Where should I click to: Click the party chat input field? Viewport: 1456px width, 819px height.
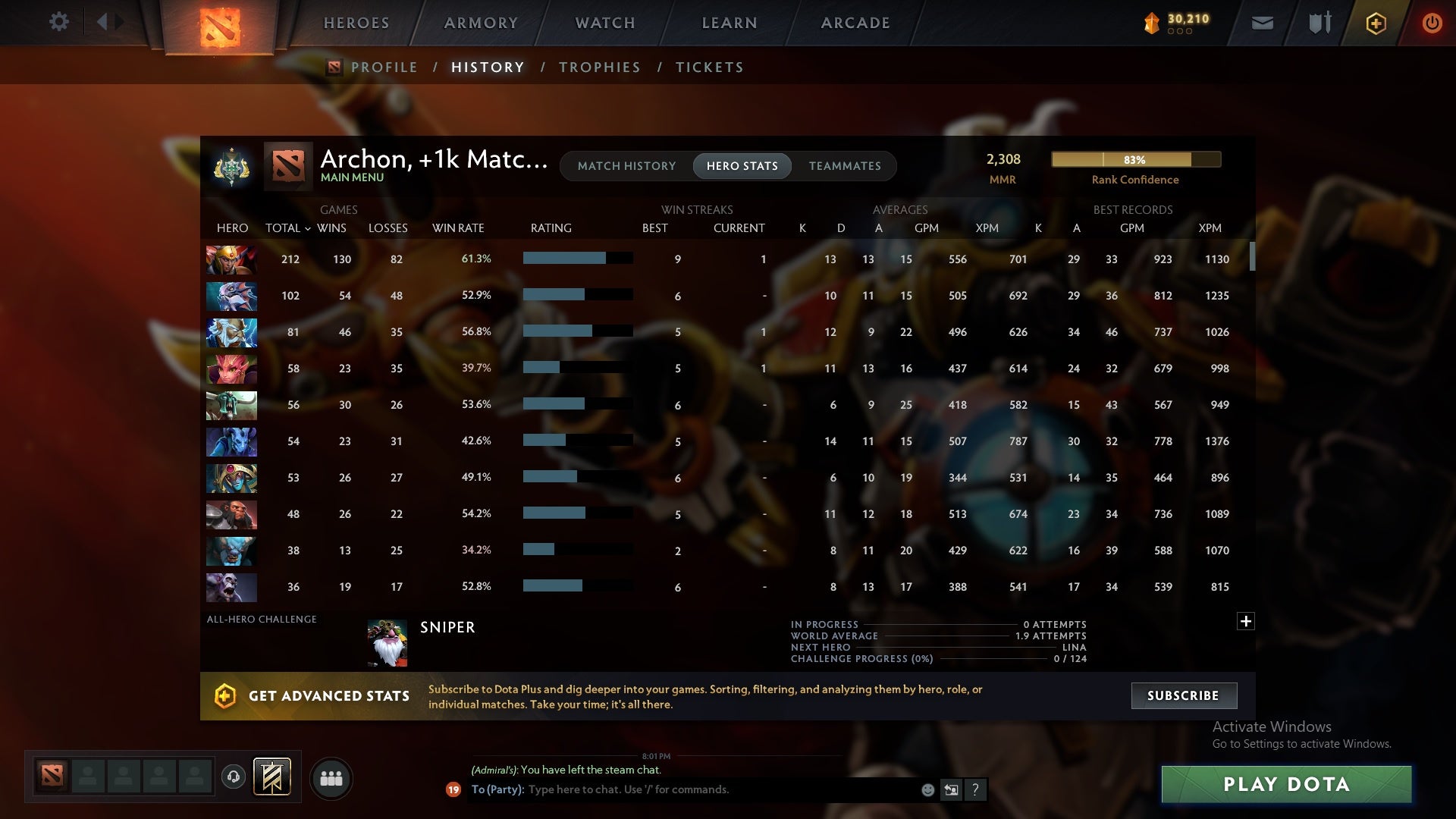682,789
